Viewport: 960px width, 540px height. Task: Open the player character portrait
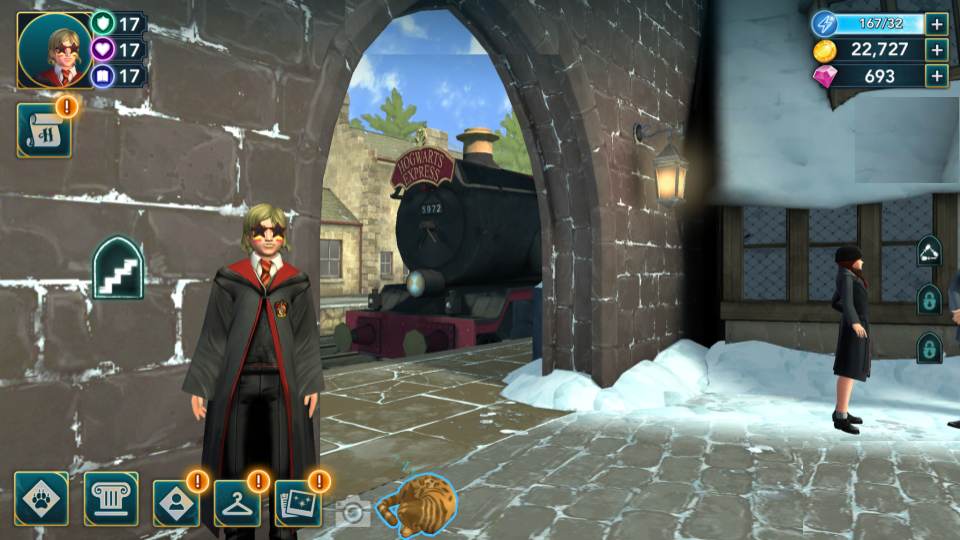pyautogui.click(x=54, y=51)
